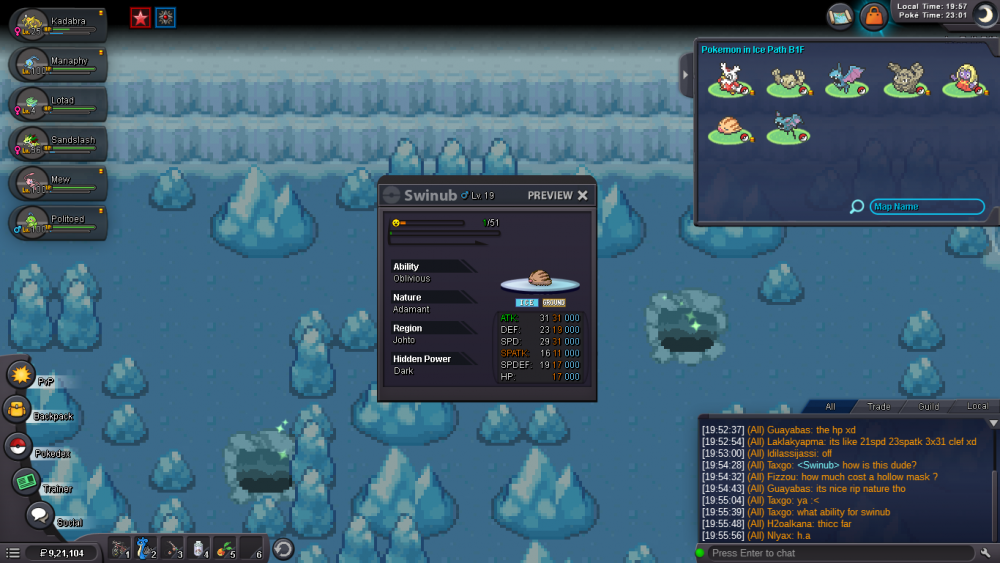This screenshot has width=1000, height=563.
Task: Select Politoed party slot
Action: [56, 223]
